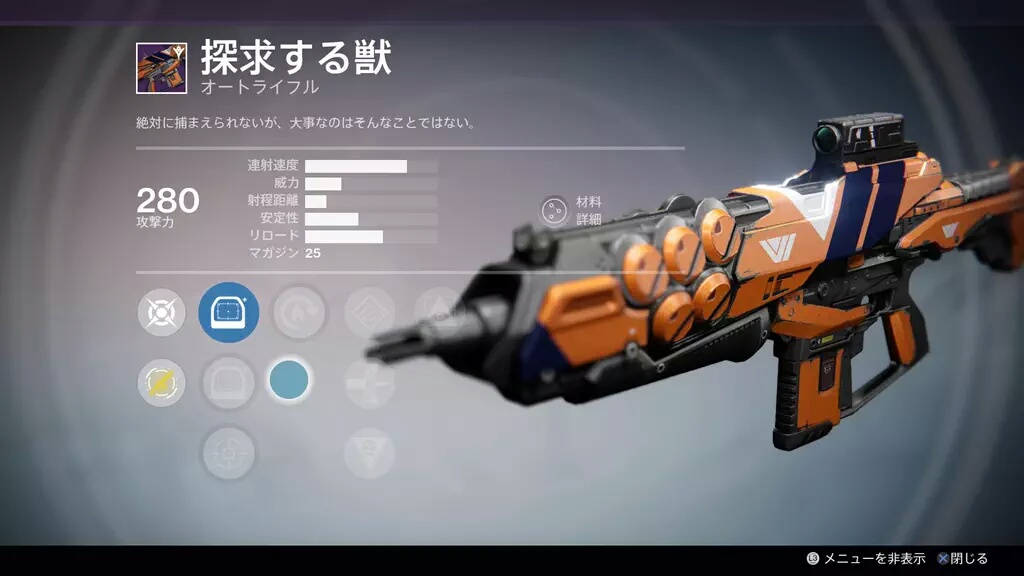
Task: Pick the dimmed circular-arrow perk node
Action: click(x=298, y=313)
